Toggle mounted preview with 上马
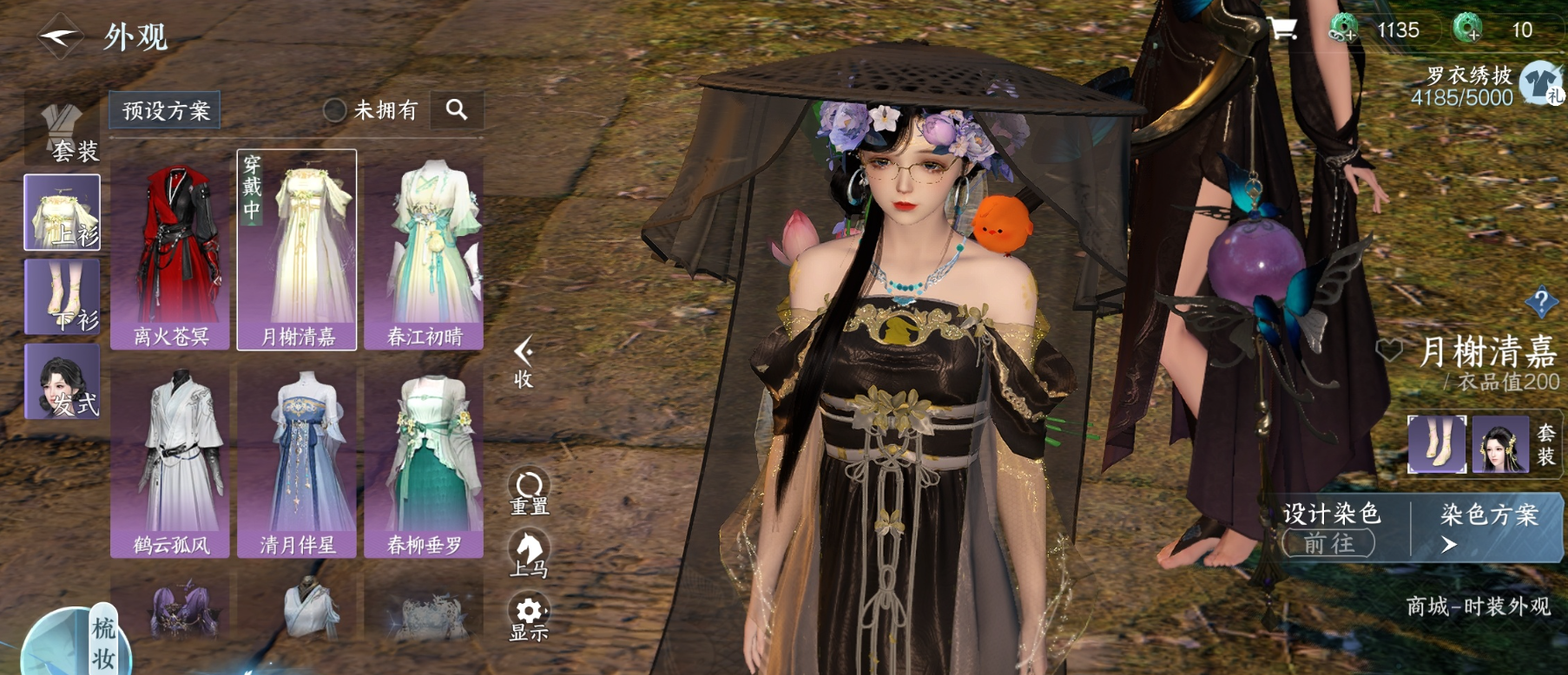The image size is (1568, 675). pos(529,555)
